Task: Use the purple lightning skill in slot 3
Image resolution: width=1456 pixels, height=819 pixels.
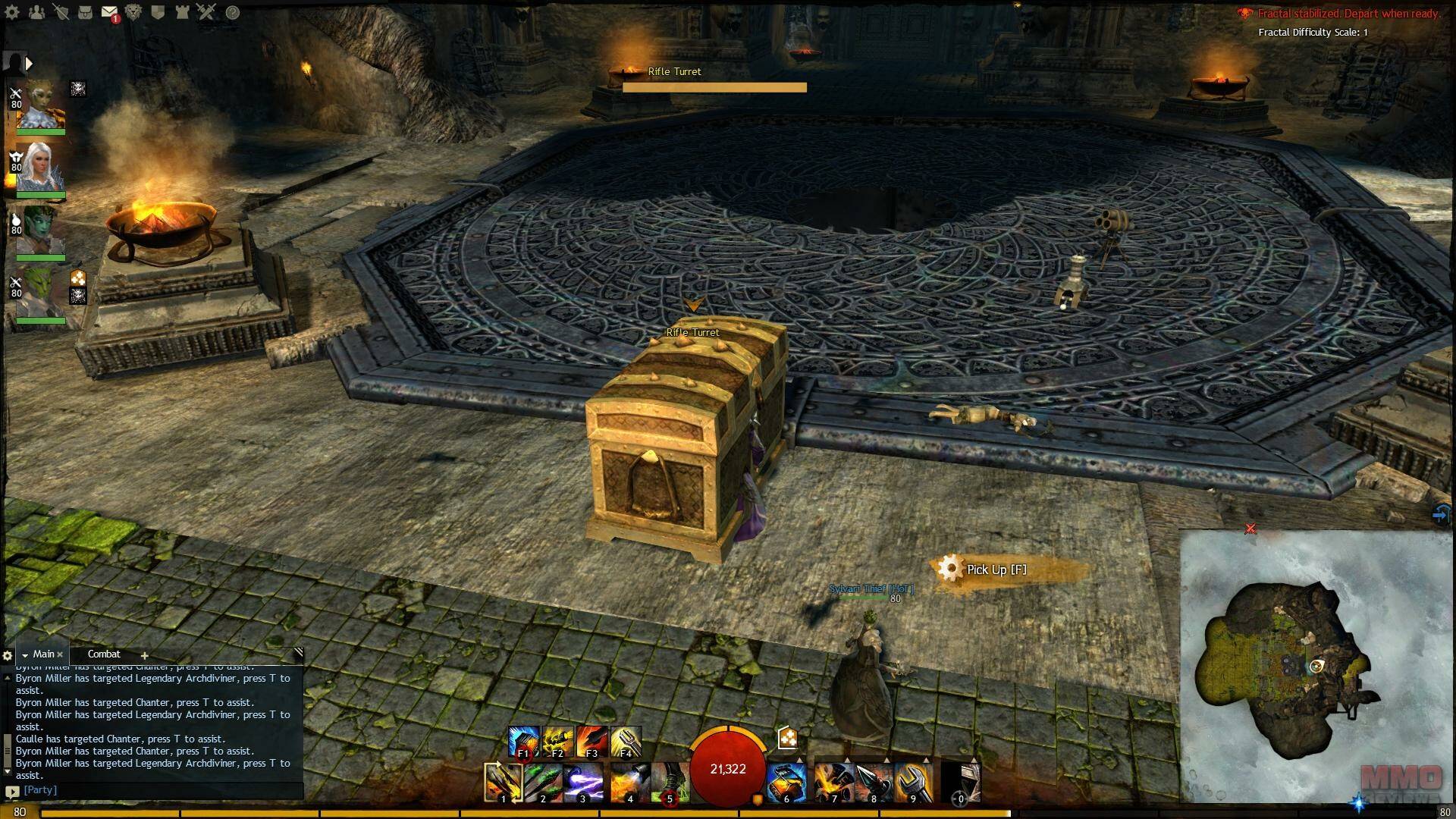Action: tap(583, 783)
